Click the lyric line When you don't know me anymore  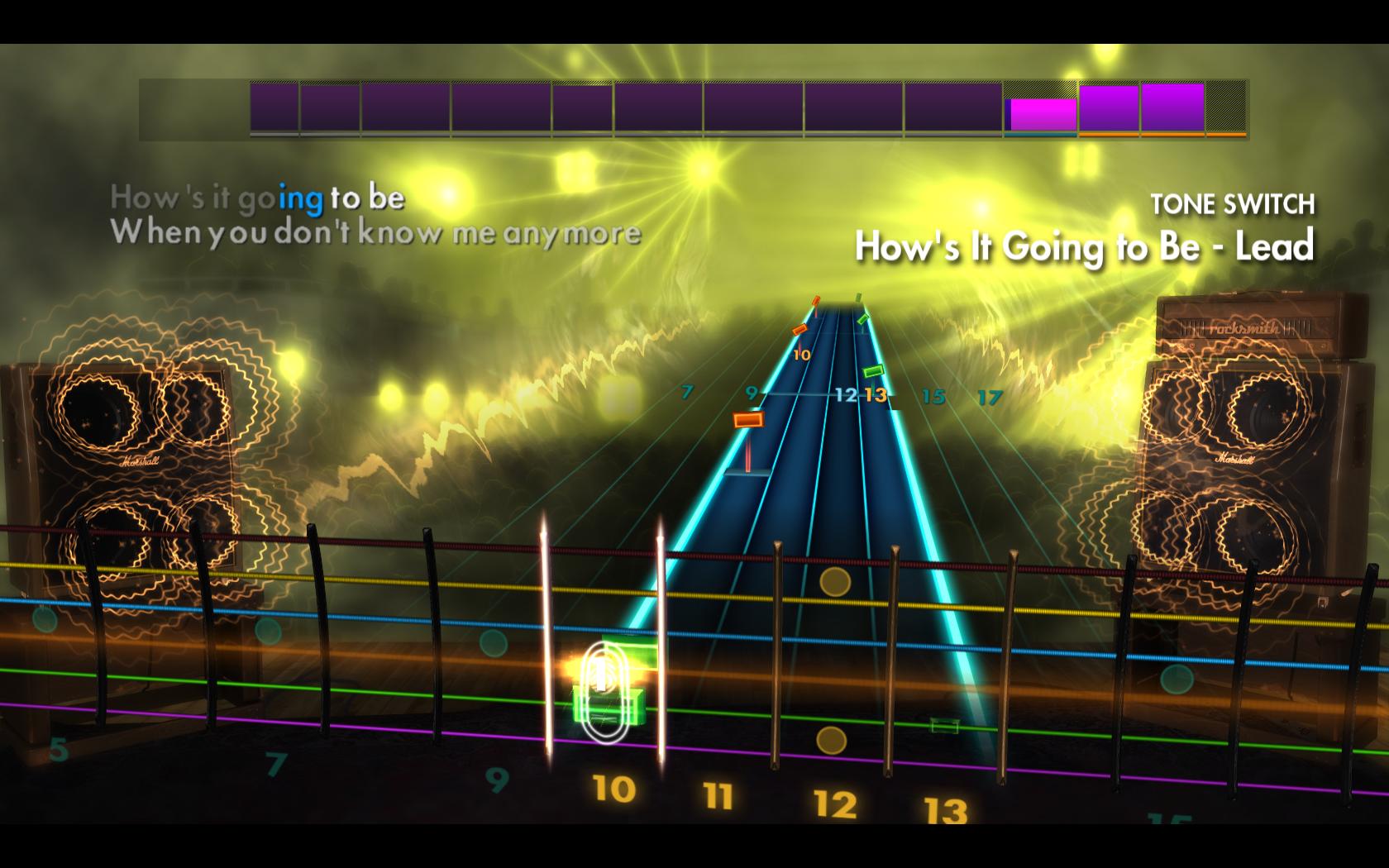point(380,235)
